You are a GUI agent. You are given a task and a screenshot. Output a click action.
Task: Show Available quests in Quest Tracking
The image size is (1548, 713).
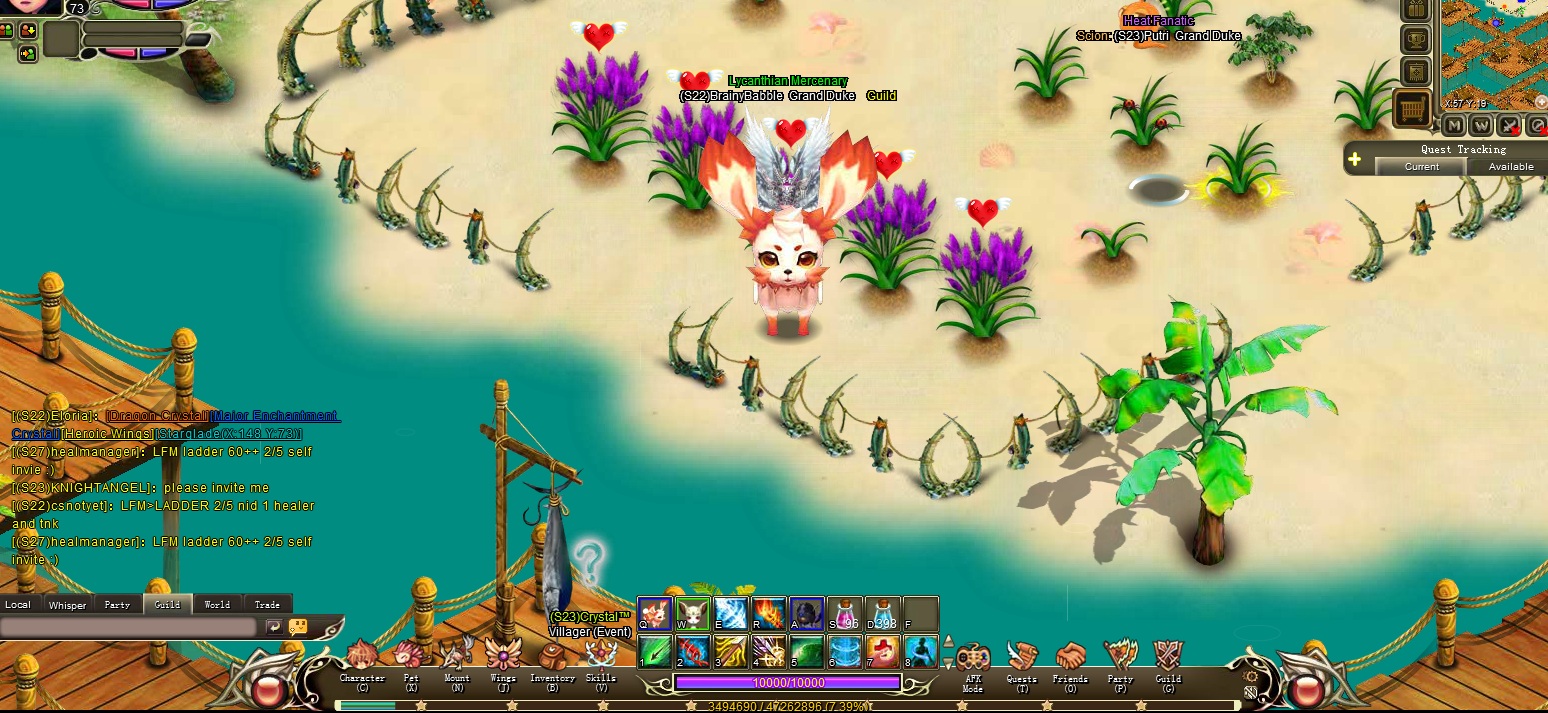1510,166
